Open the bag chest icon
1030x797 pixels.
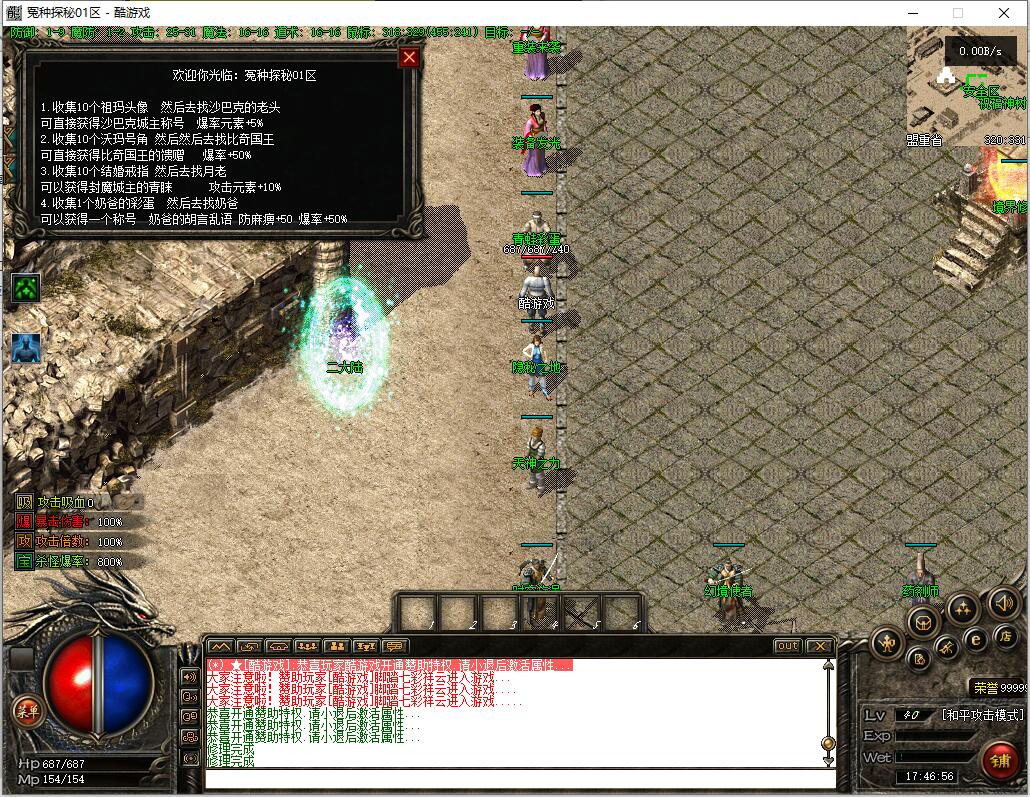click(x=922, y=621)
